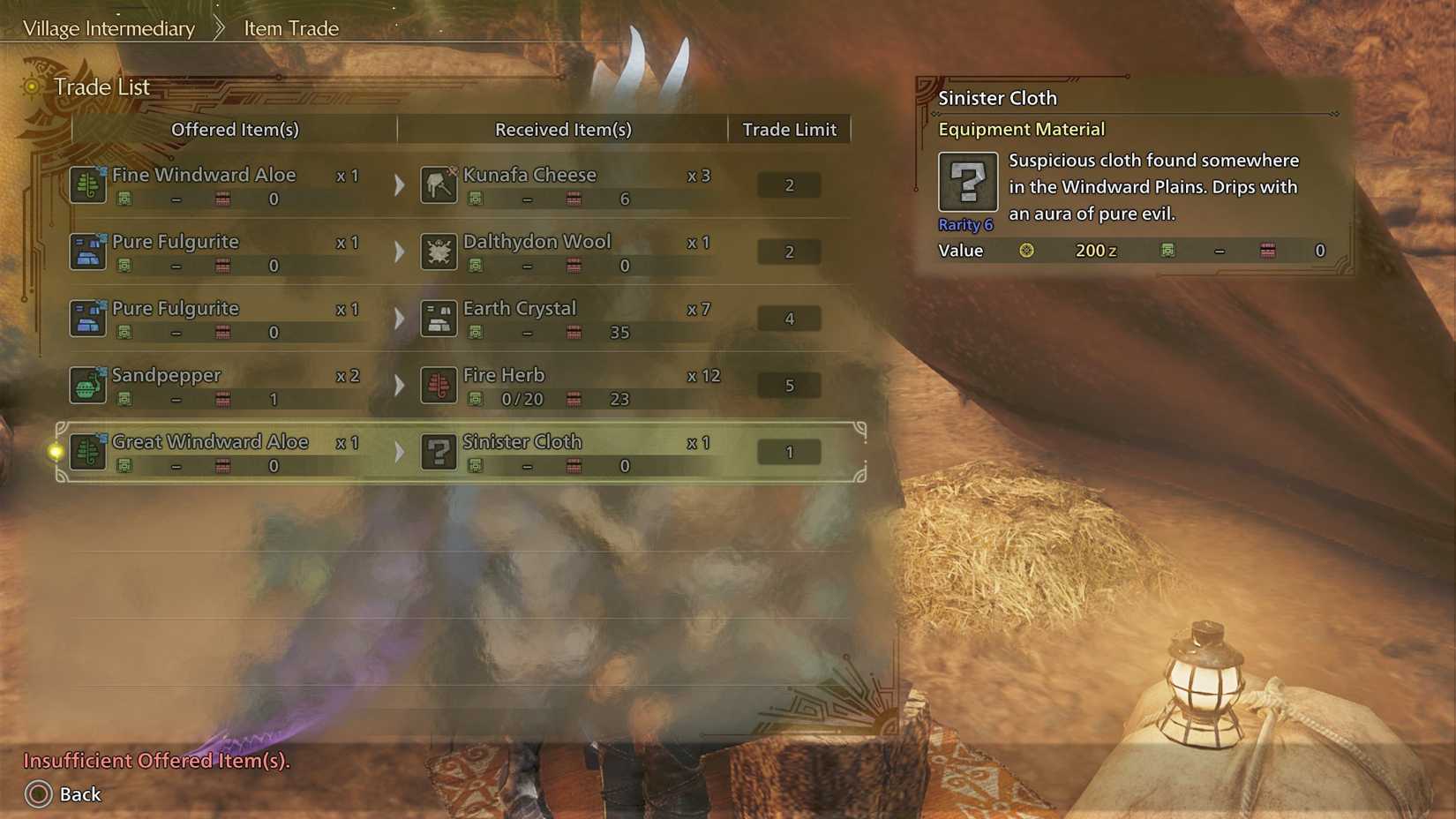
Task: Select the Great Windward Aloe trade row
Action: (x=459, y=452)
